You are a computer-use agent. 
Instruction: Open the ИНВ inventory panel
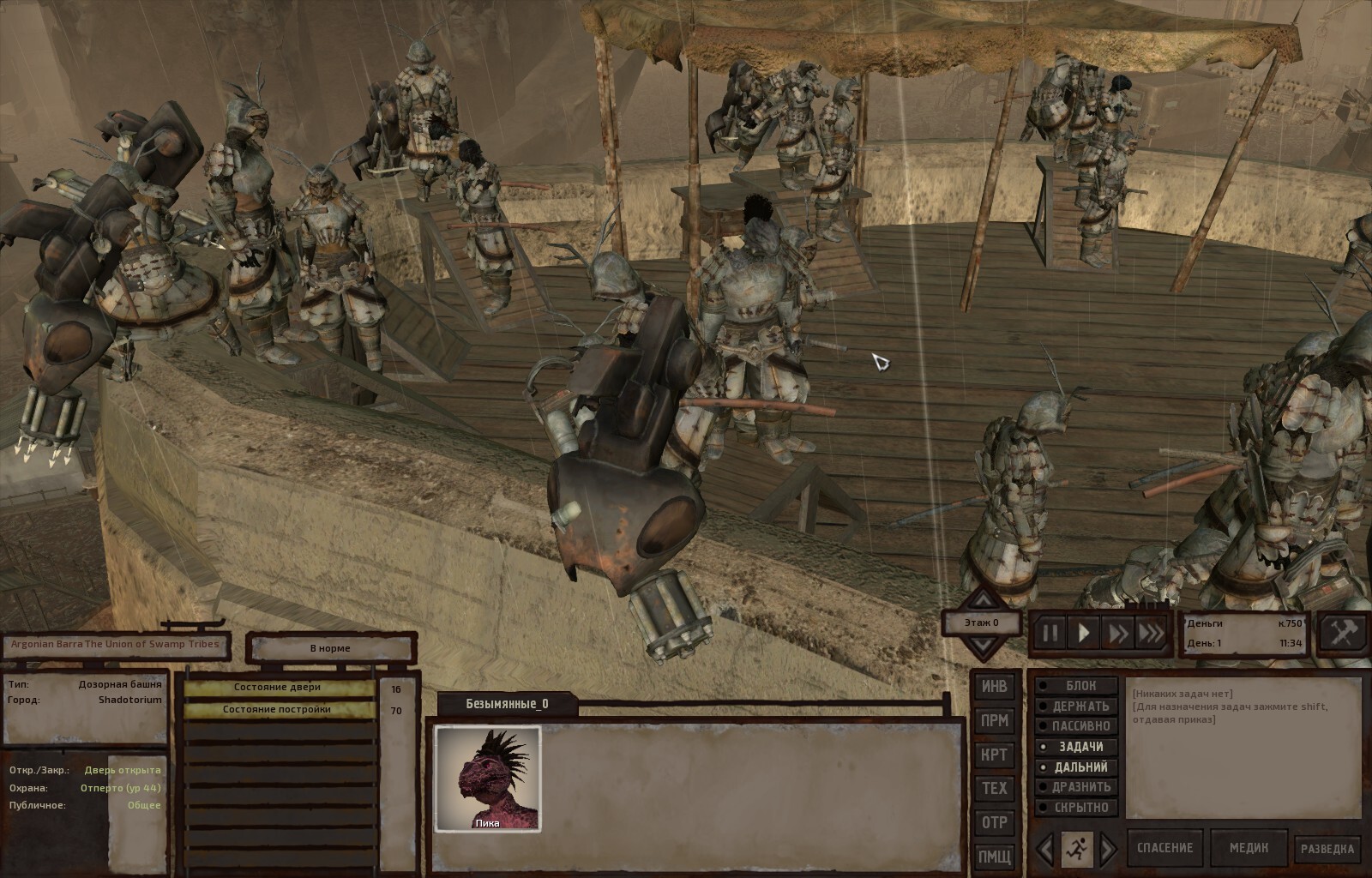click(994, 687)
